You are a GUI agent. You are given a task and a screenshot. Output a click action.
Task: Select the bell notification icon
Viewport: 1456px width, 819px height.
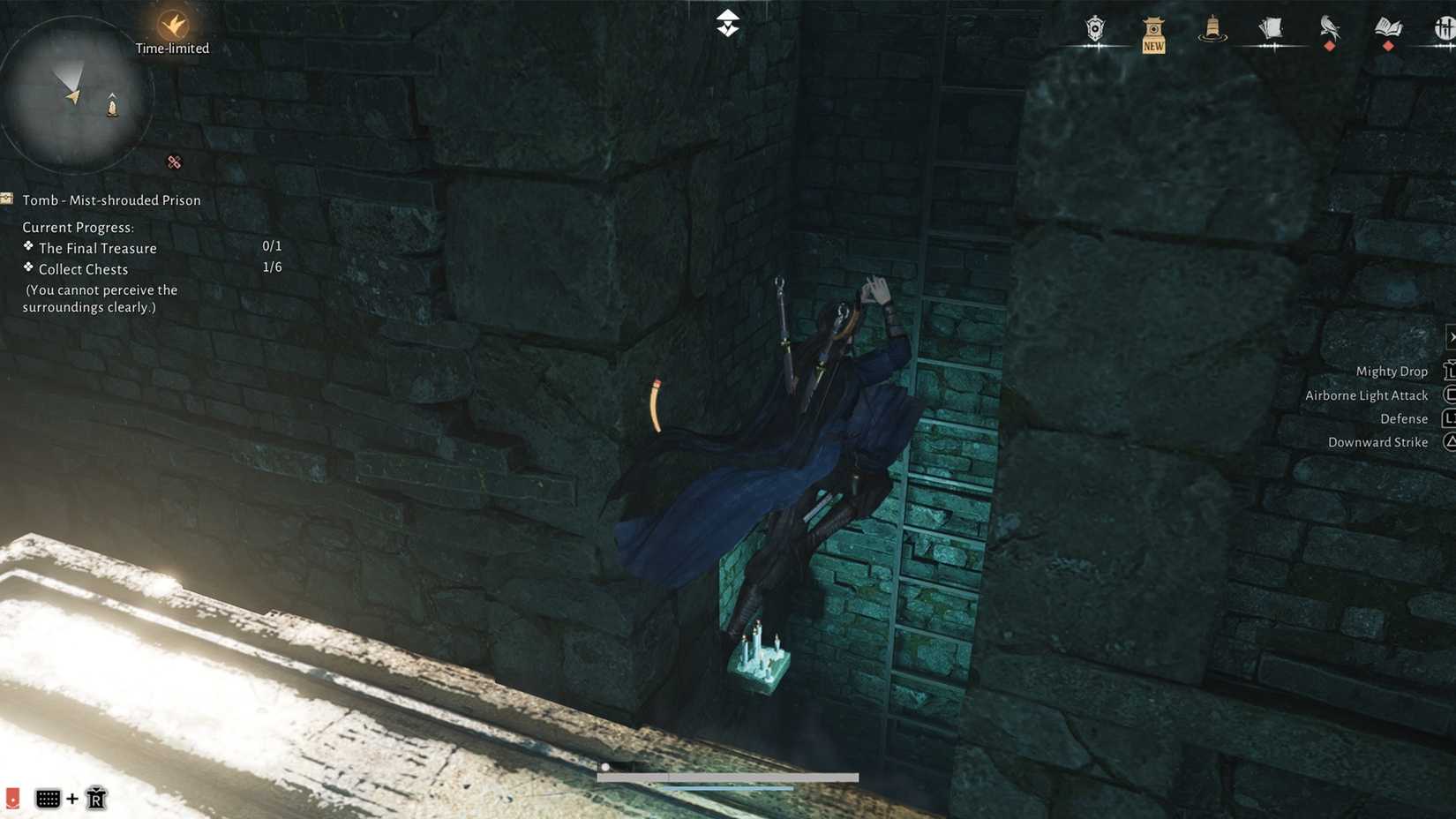pos(1212,29)
